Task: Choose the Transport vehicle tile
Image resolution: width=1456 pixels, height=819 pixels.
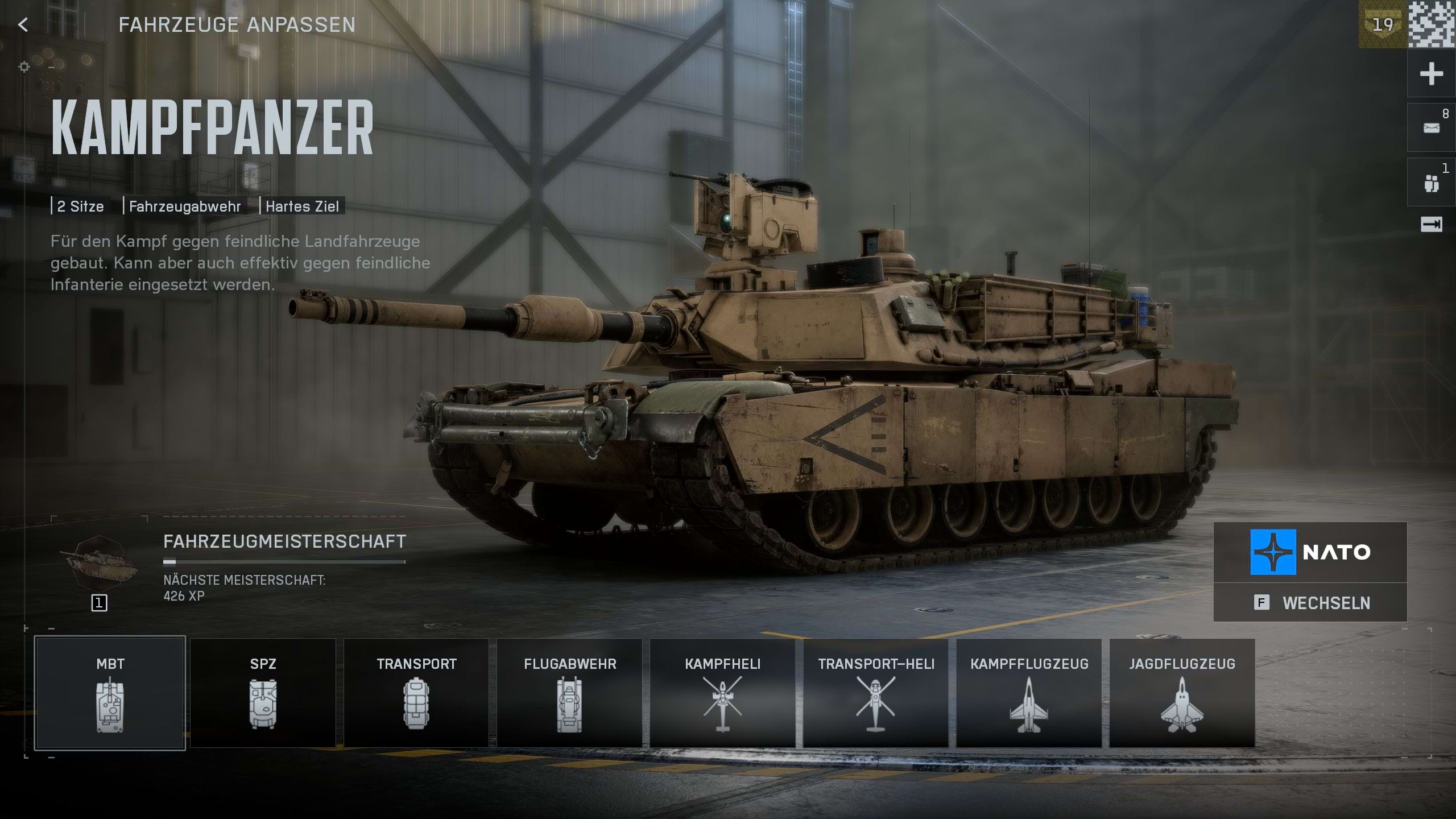Action: point(416,693)
